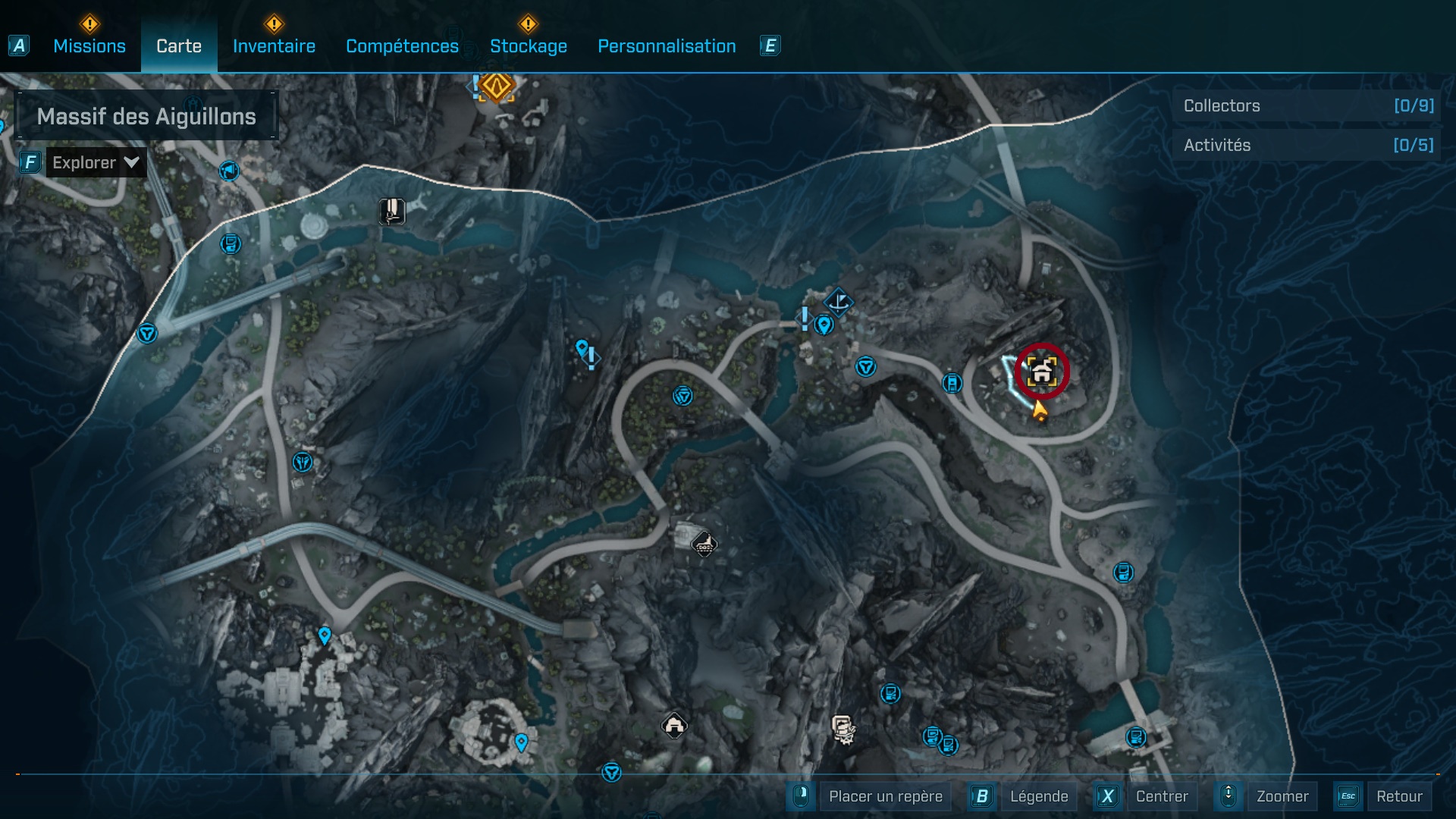
Task: Select the Carte tab
Action: [x=179, y=46]
